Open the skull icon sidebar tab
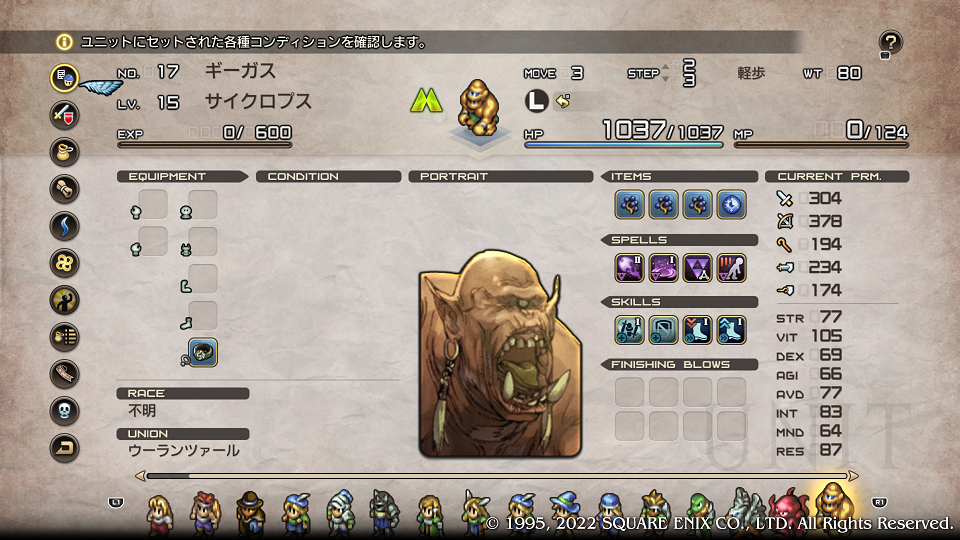Image resolution: width=960 pixels, height=540 pixels. point(65,411)
